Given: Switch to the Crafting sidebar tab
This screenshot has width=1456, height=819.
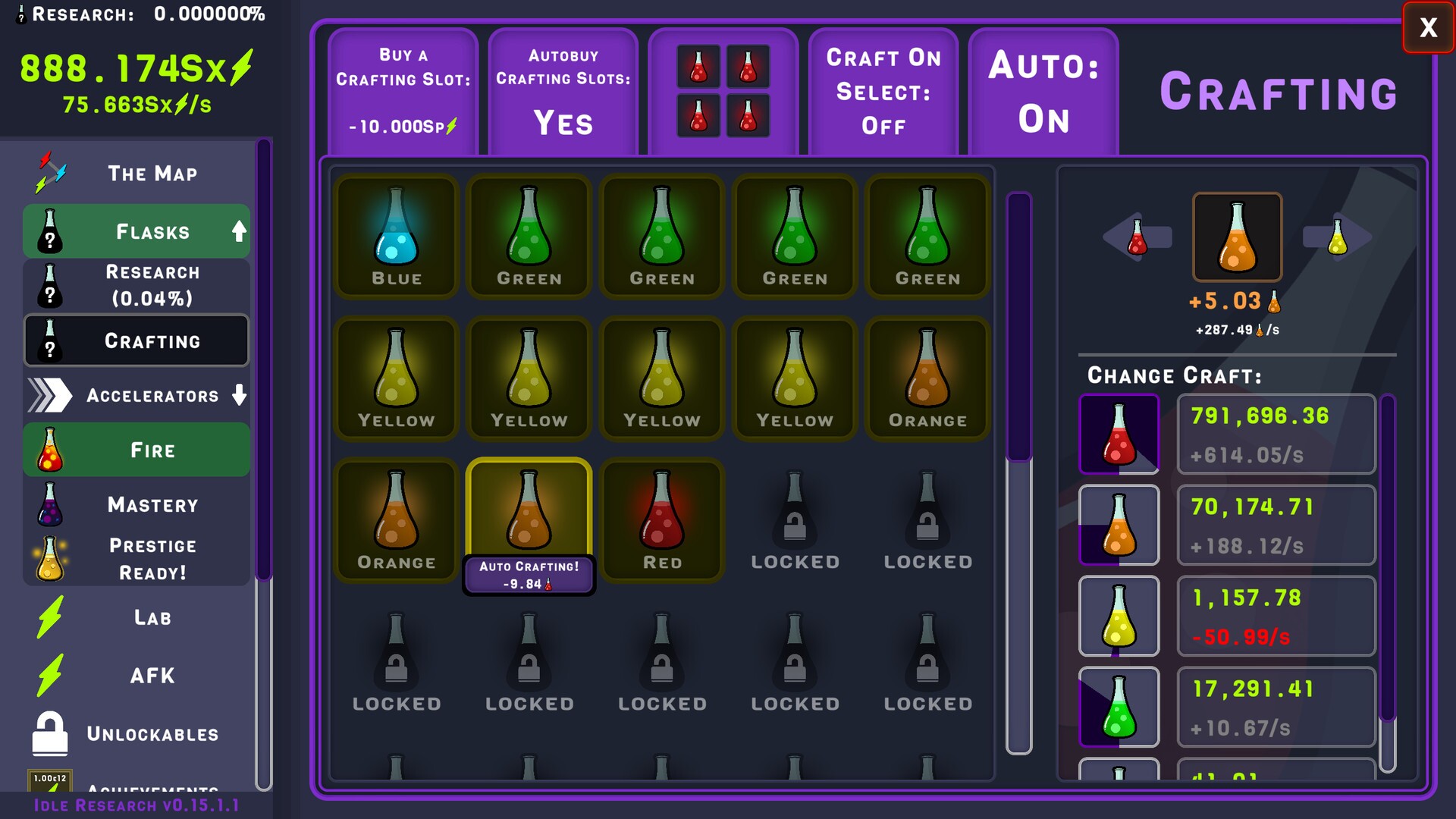Looking at the screenshot, I should coord(136,340).
